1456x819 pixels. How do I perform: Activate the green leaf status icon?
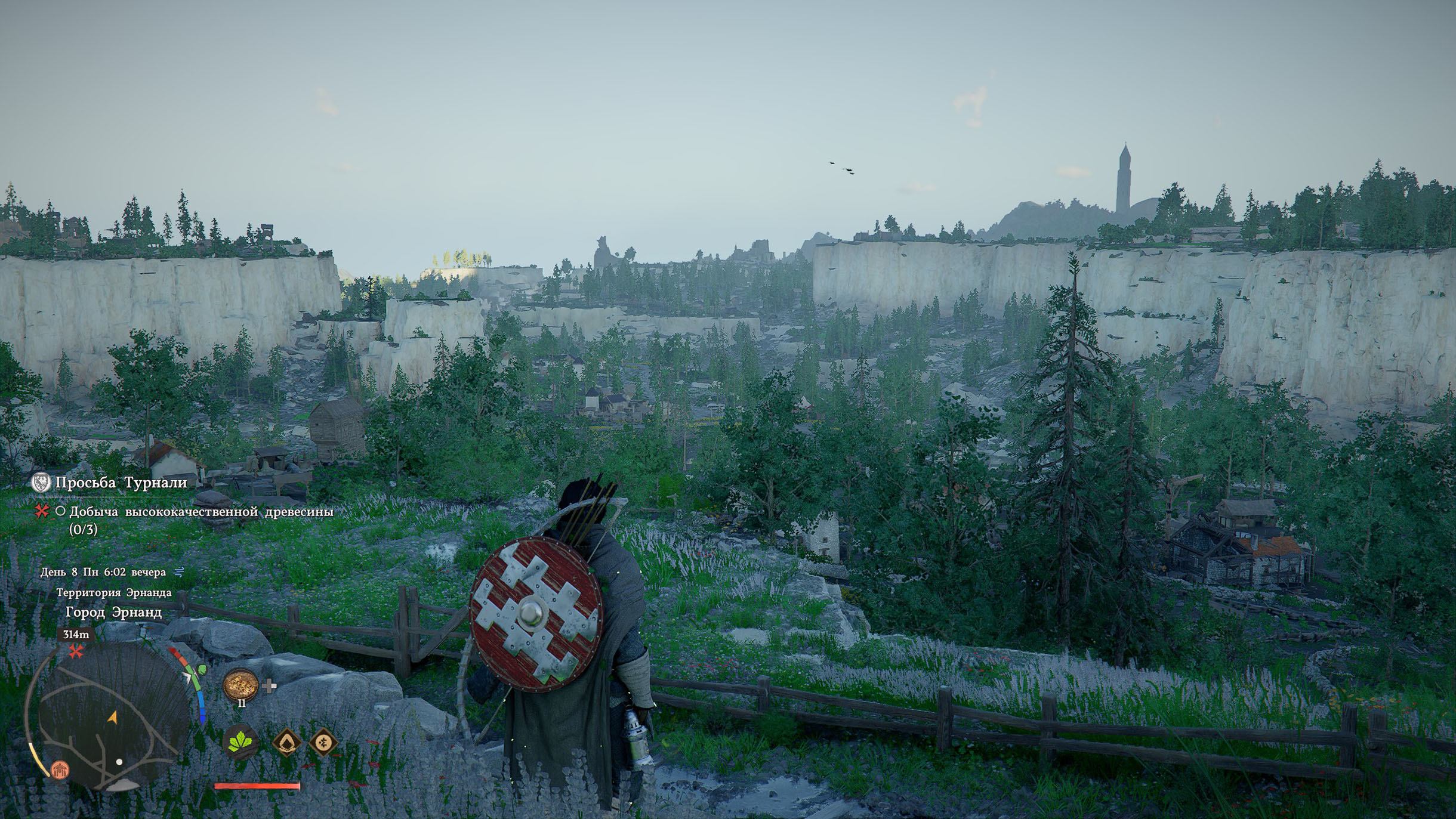pos(240,742)
